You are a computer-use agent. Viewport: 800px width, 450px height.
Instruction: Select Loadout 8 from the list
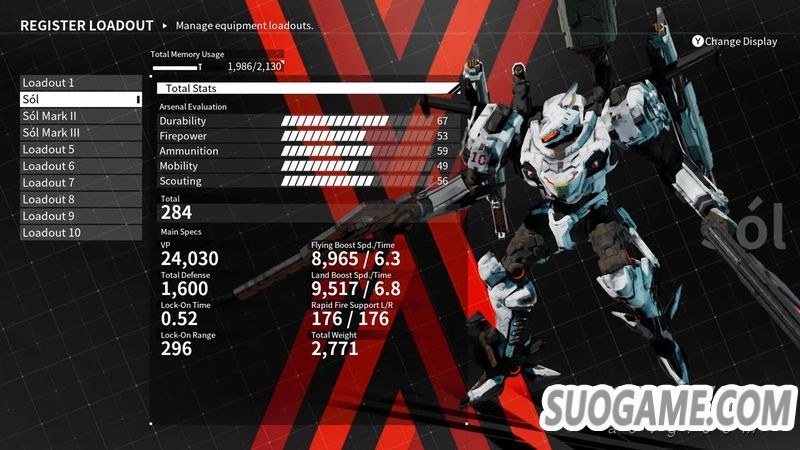coord(80,200)
